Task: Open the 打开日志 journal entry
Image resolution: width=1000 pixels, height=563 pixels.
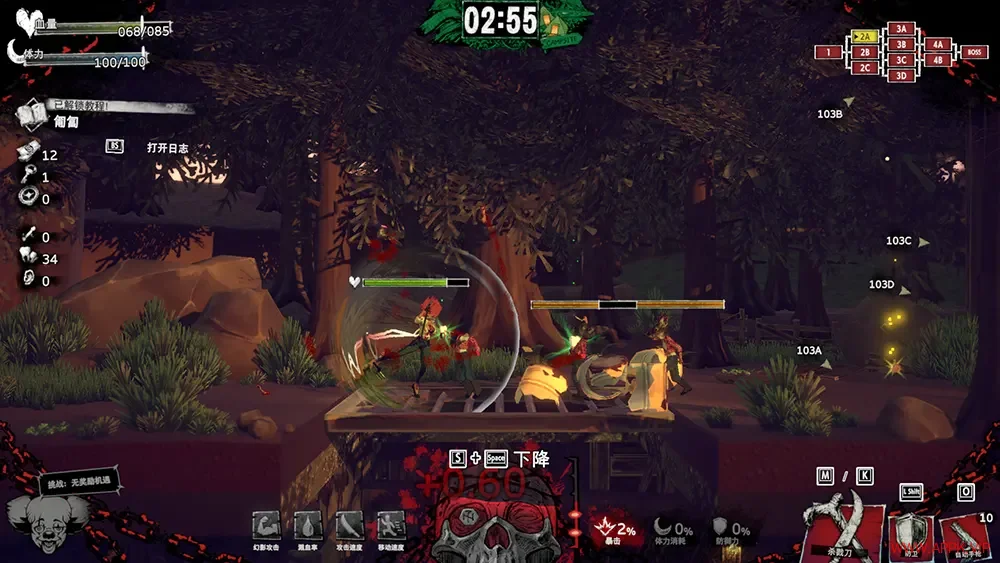Action: point(167,148)
